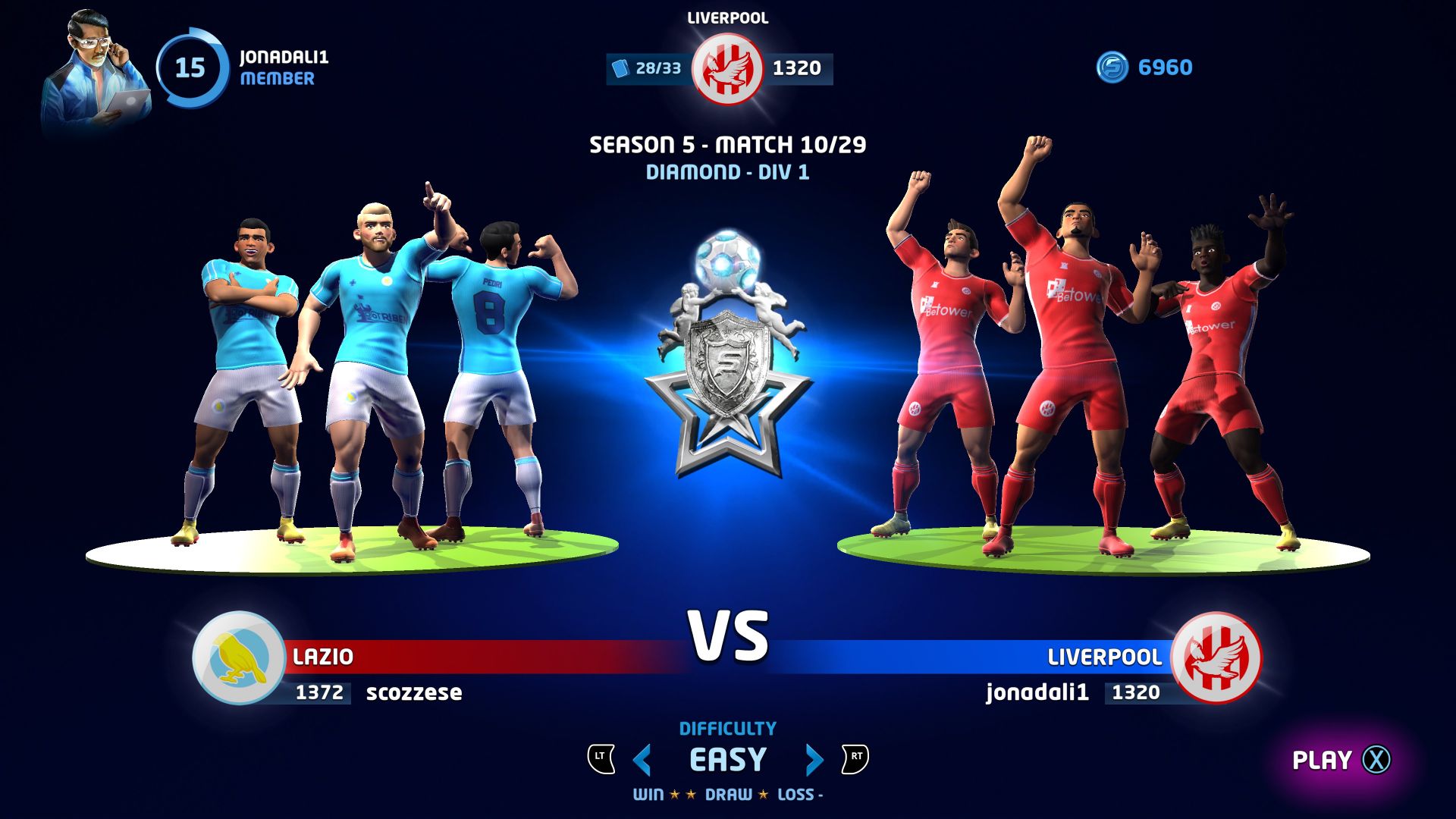
Task: Open the manager profile avatar portrait
Action: 91,57
